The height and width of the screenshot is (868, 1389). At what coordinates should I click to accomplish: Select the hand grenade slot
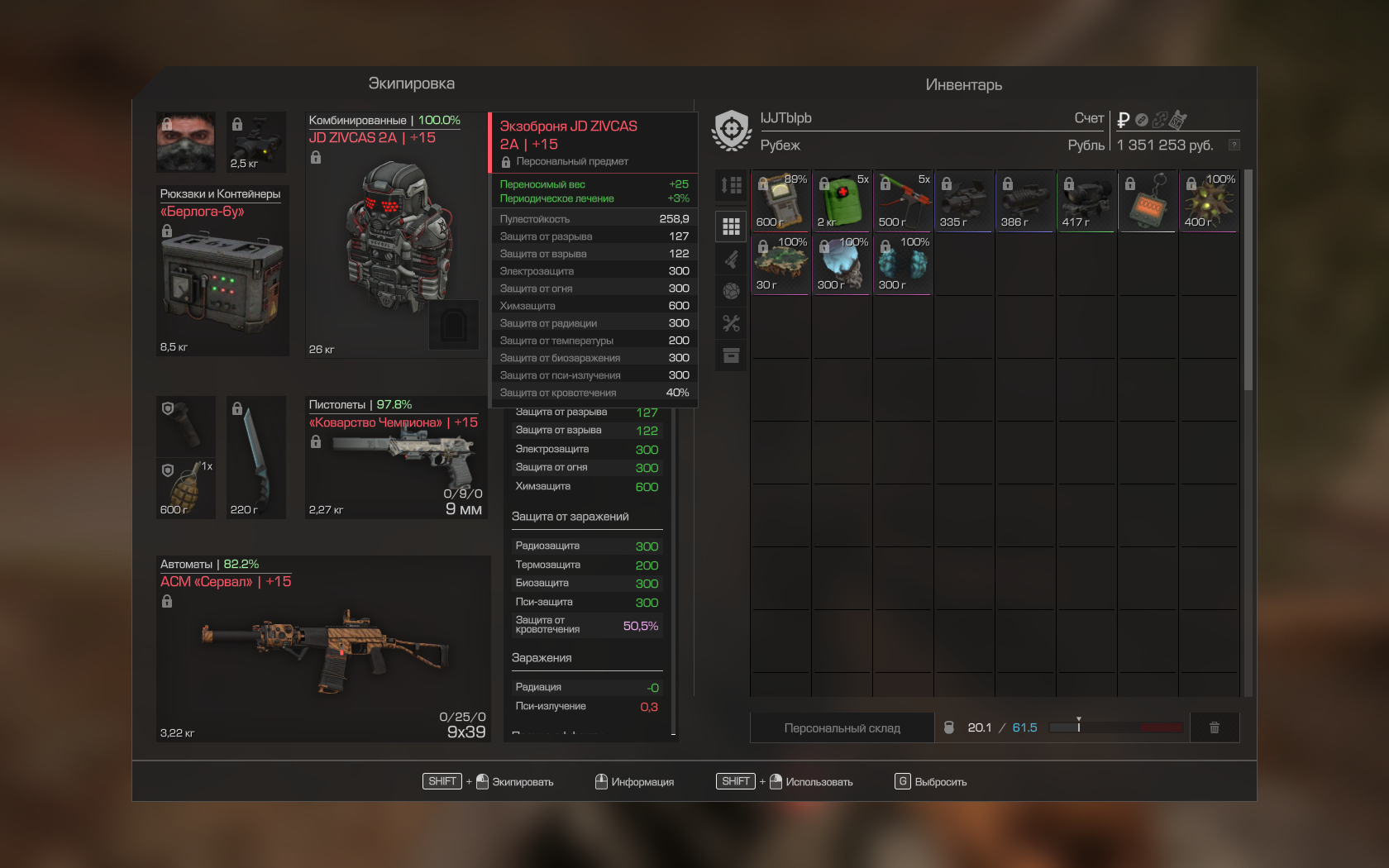[x=186, y=489]
